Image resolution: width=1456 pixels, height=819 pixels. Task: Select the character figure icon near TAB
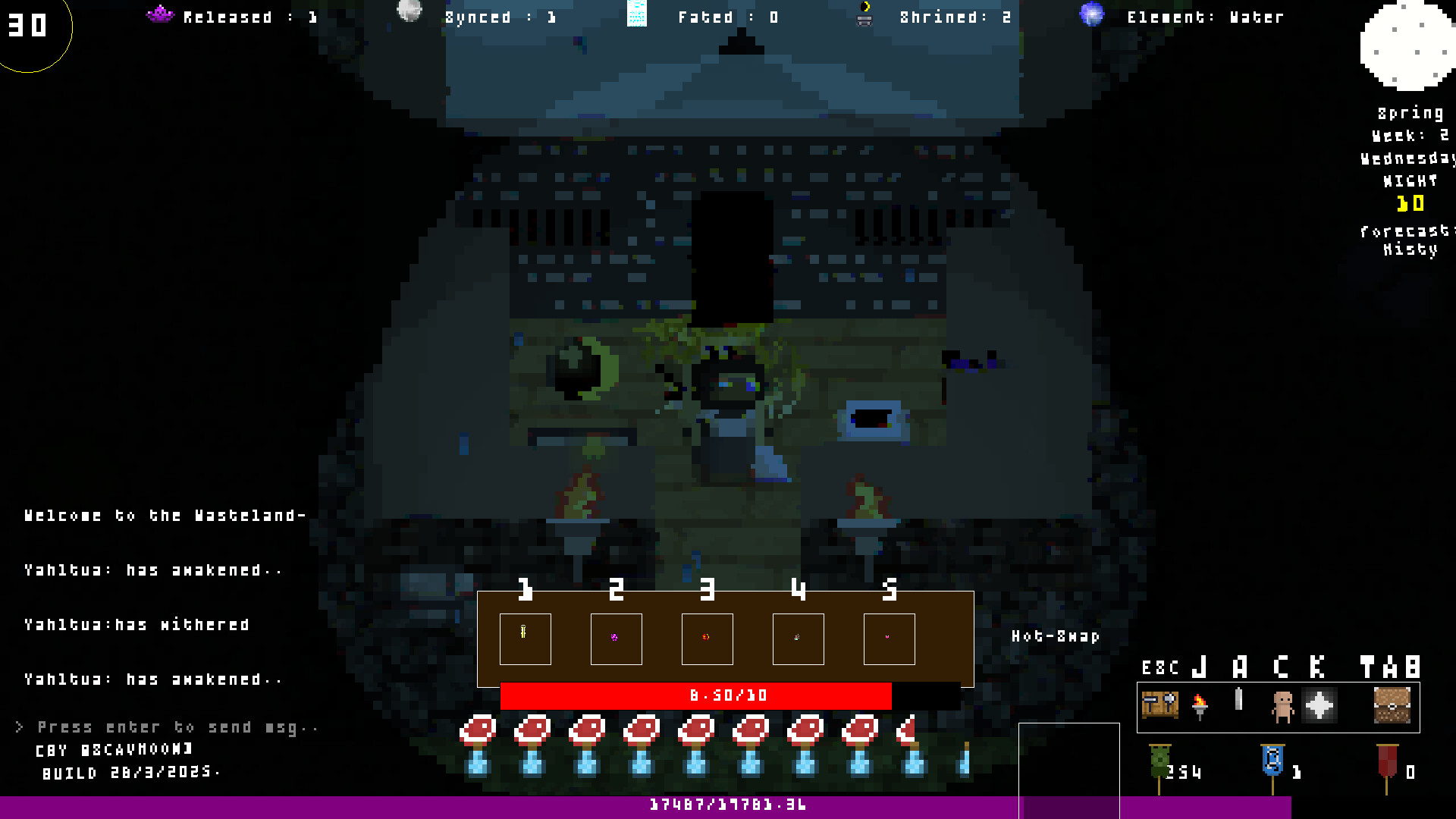pos(1282,705)
